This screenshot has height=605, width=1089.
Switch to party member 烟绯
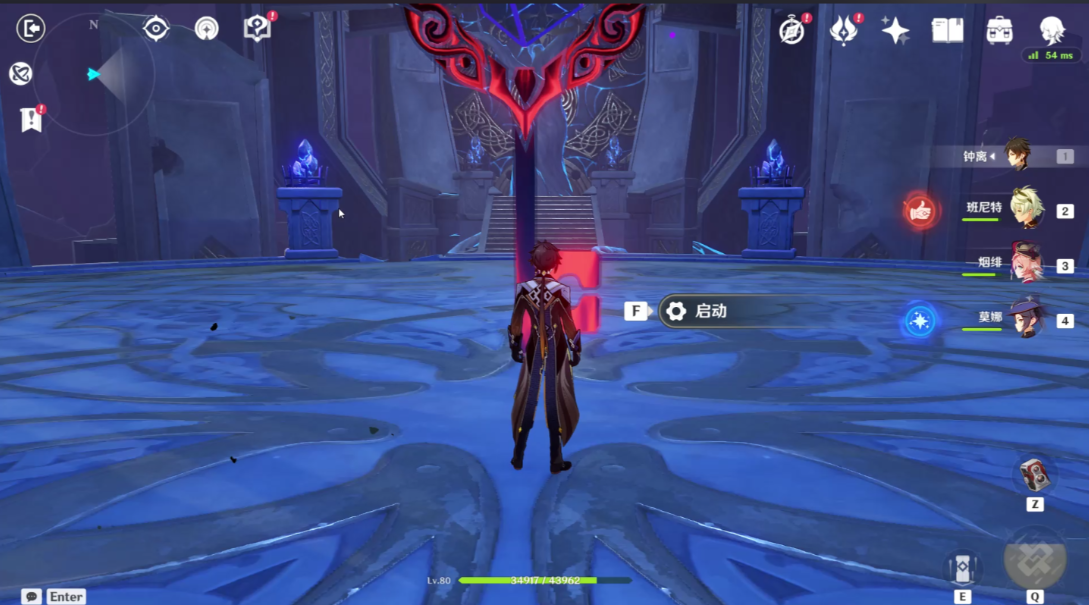tap(1024, 264)
